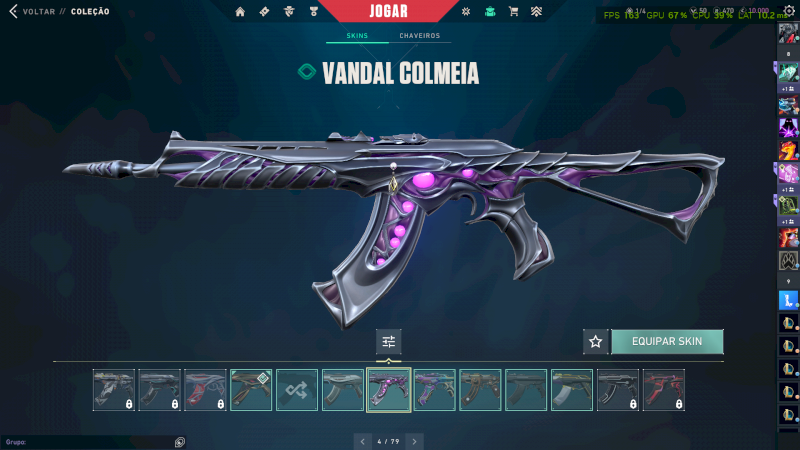Image resolution: width=800 pixels, height=450 pixels.
Task: Switch to the Chaveiros tab
Action: click(x=419, y=36)
